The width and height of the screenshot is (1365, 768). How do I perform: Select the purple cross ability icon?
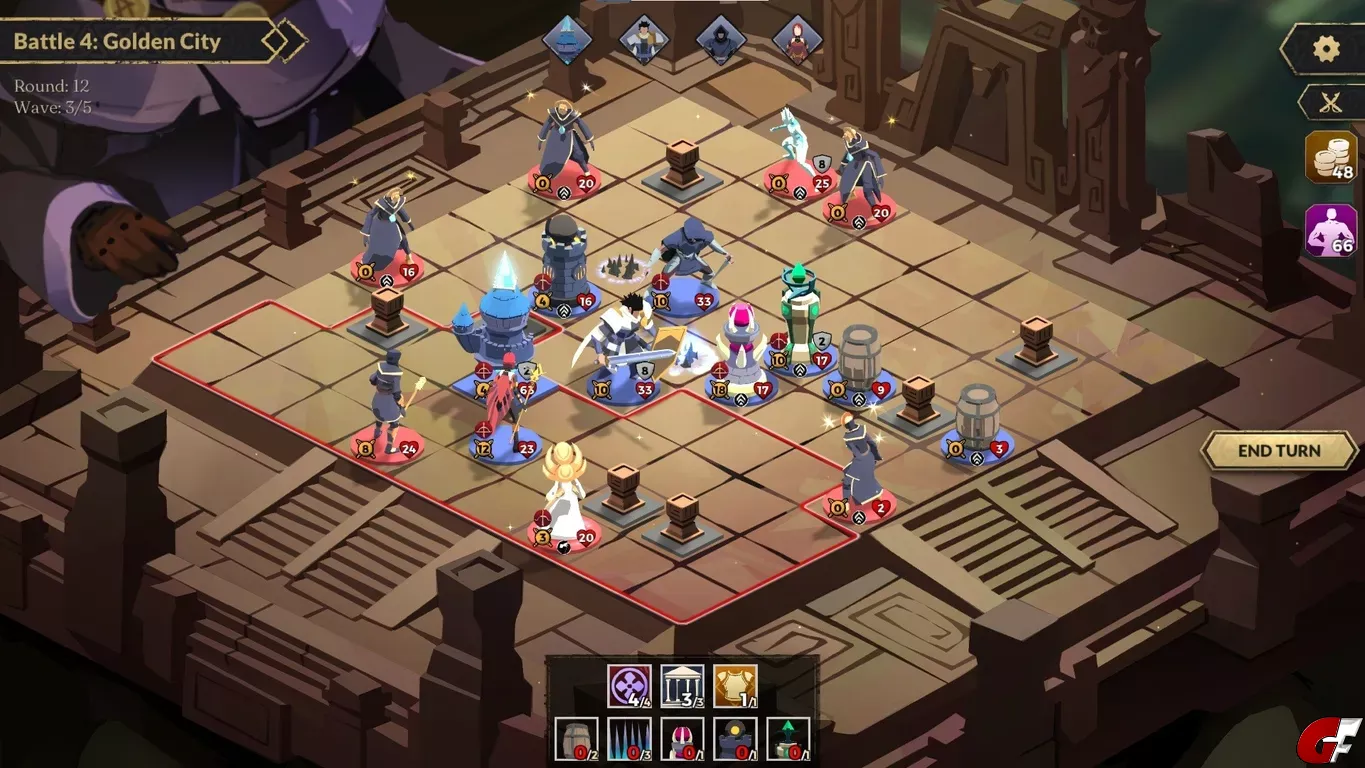pos(629,687)
